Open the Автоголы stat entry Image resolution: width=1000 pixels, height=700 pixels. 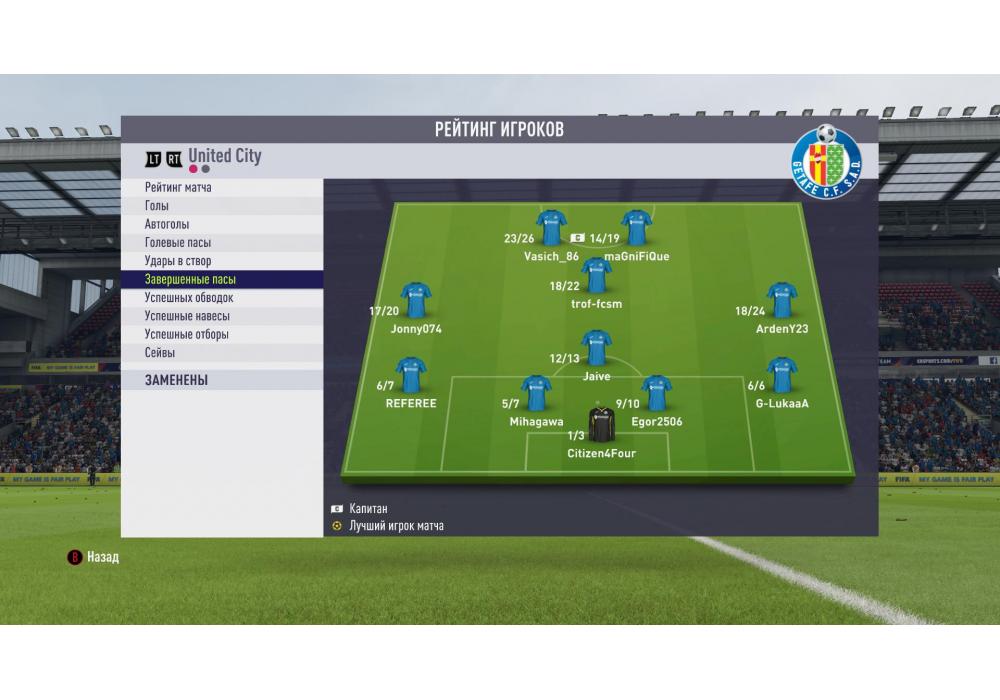[x=222, y=225]
